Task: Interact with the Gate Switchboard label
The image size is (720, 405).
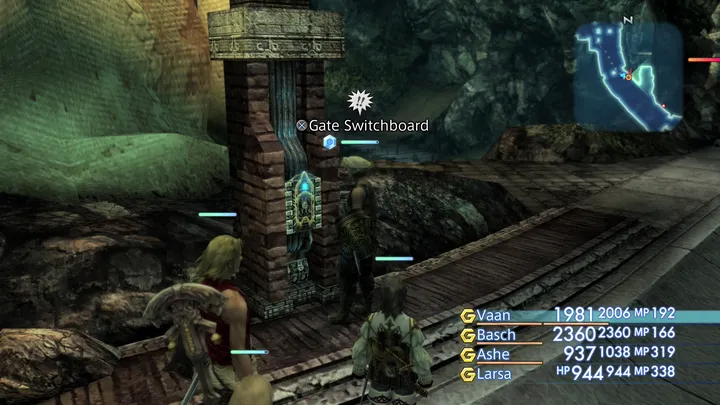Action: point(362,126)
